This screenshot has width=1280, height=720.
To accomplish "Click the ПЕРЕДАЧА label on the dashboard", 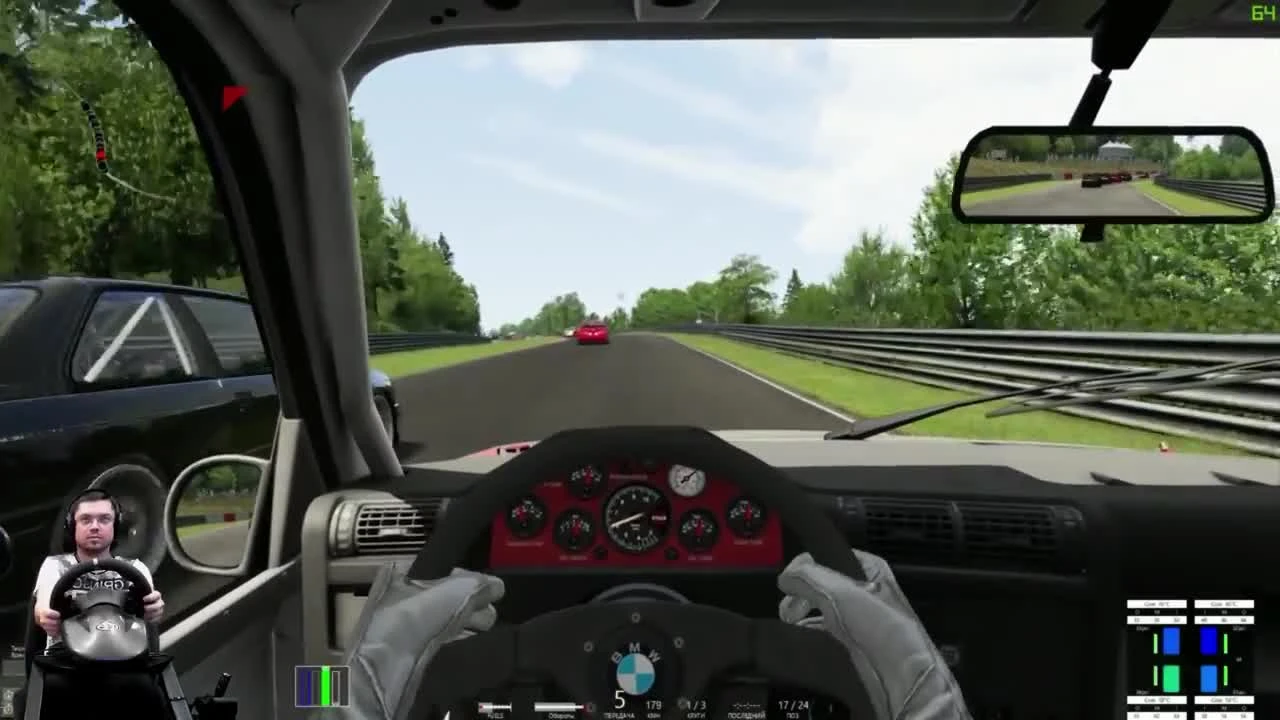I will click(619, 713).
